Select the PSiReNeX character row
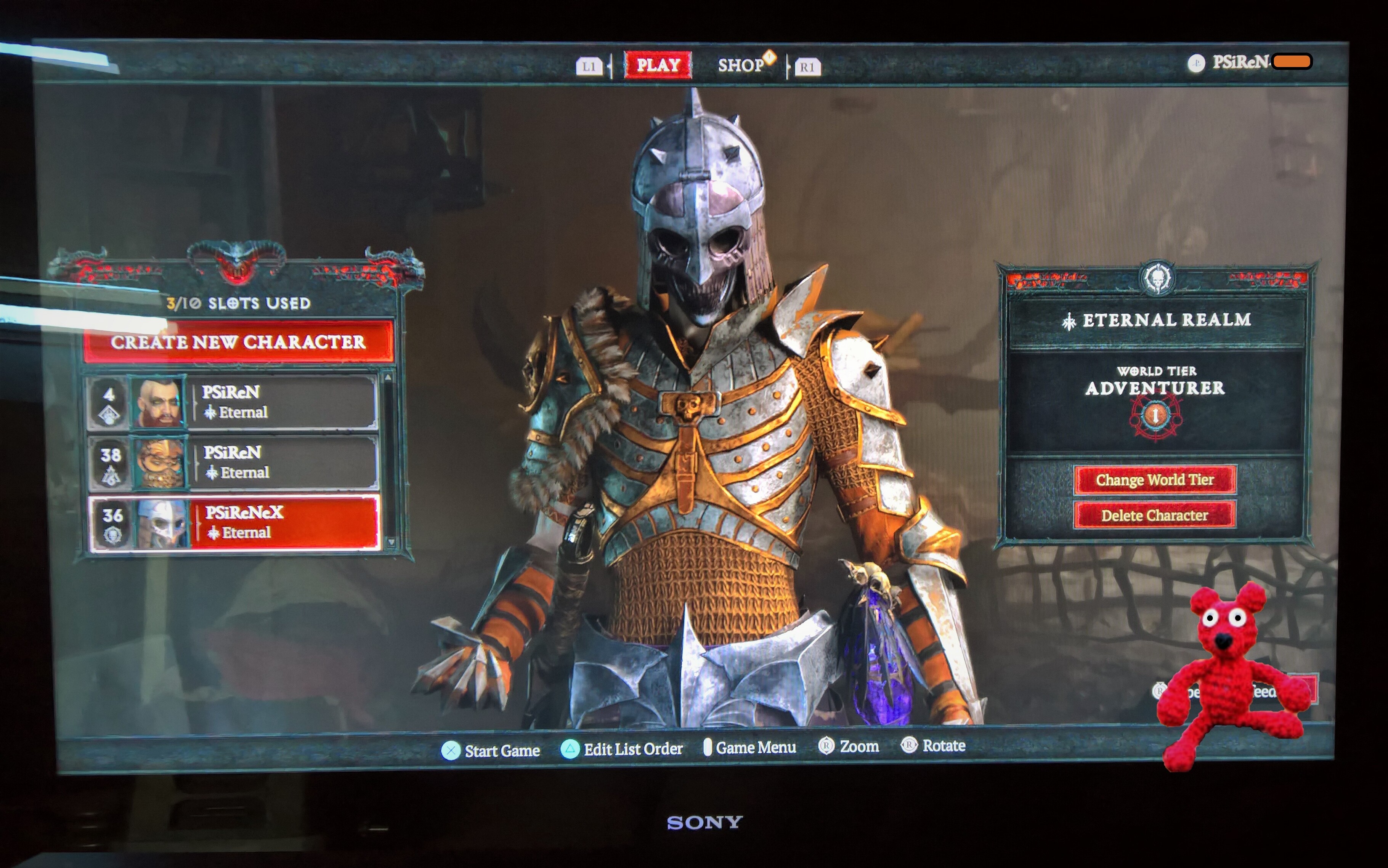The height and width of the screenshot is (868, 1388). point(234,523)
